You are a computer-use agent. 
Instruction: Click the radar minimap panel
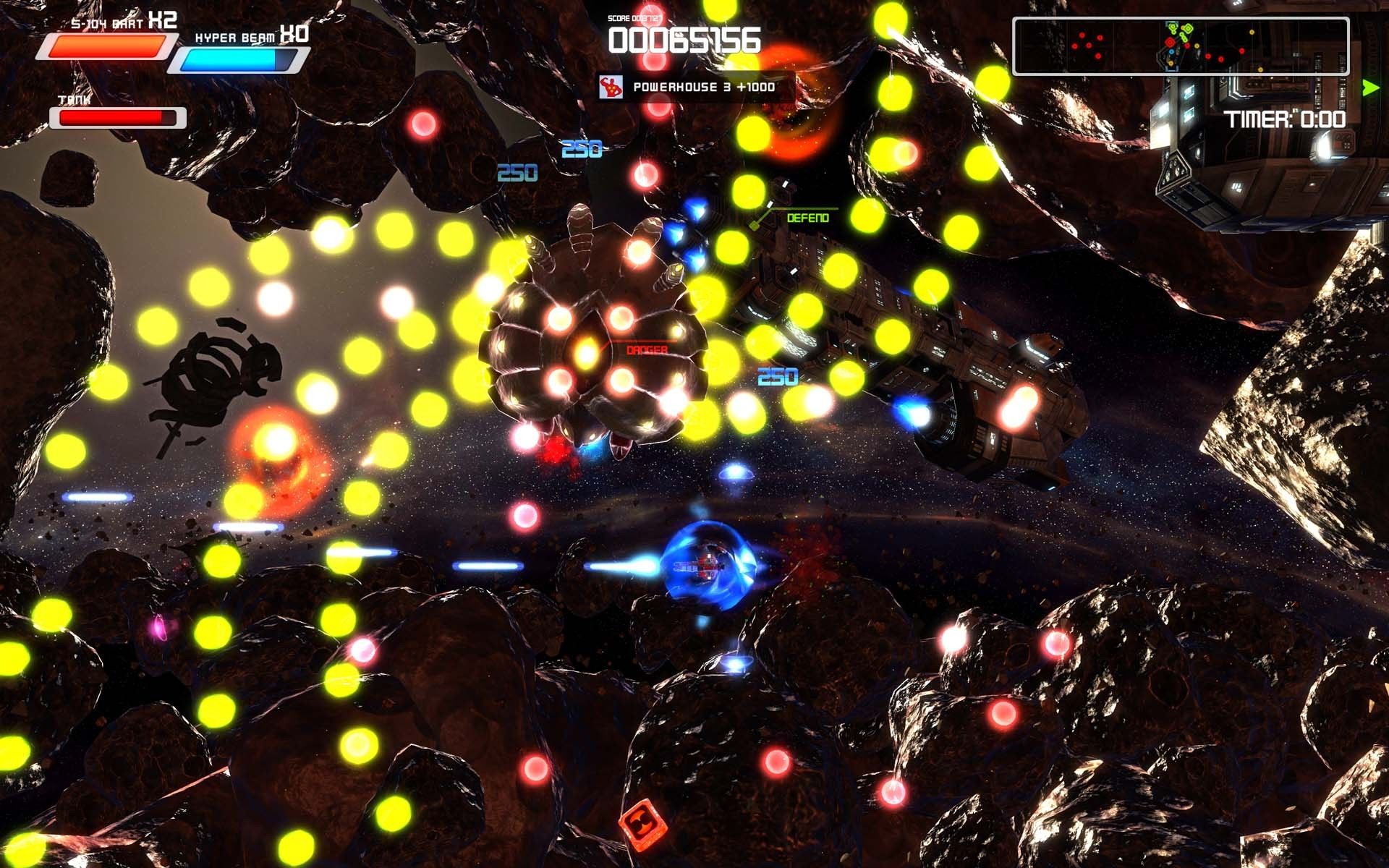(1180, 46)
